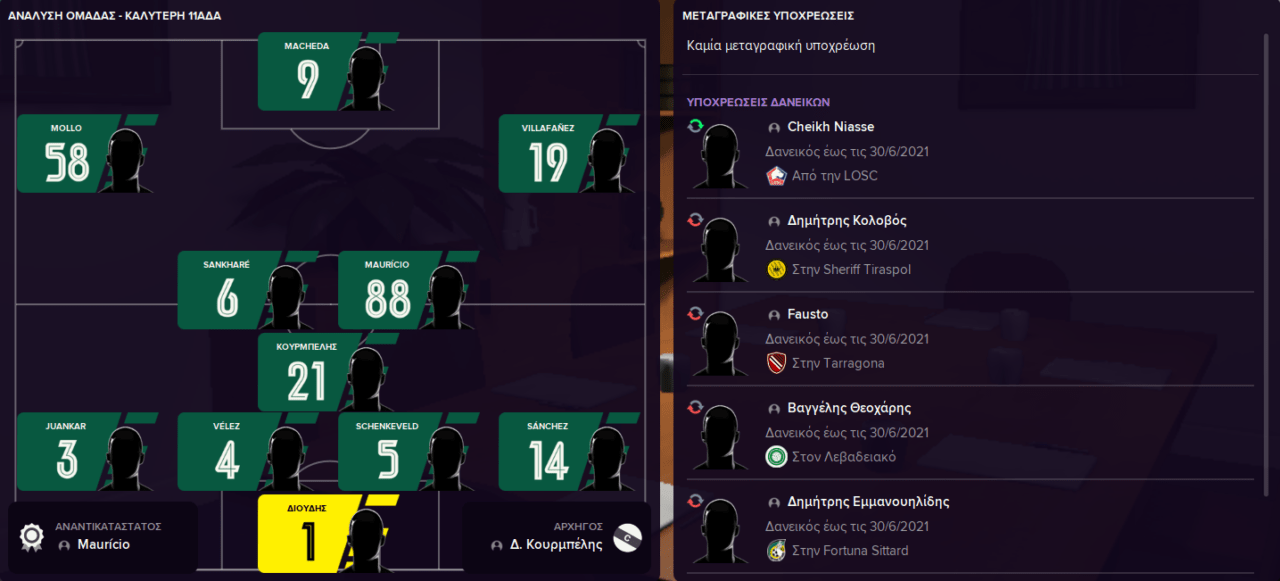
Task: Open Δημήτρης Εμμανουηλίδης loan entry
Action: point(868,502)
